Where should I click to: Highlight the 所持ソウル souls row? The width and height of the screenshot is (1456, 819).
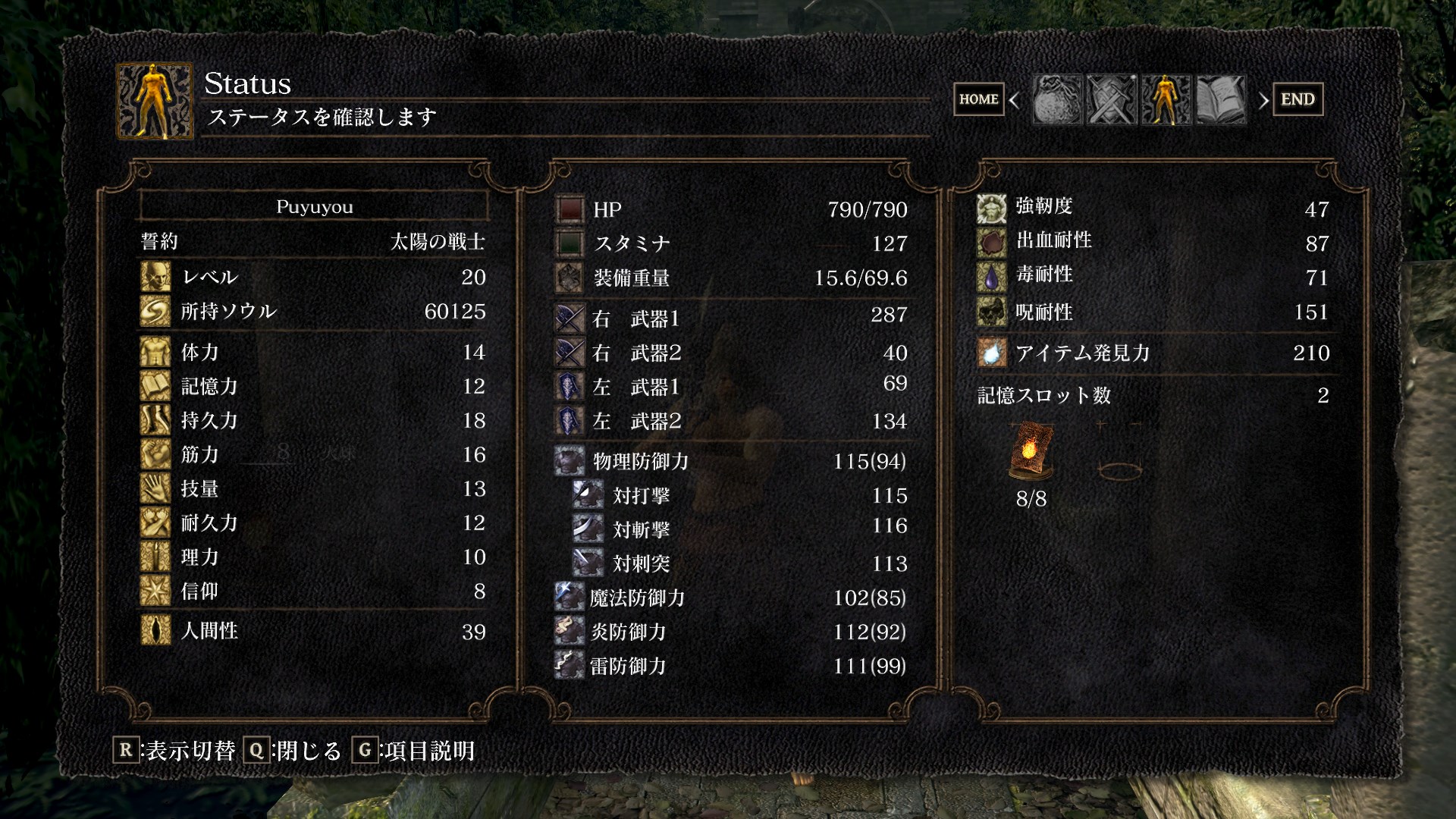312,311
